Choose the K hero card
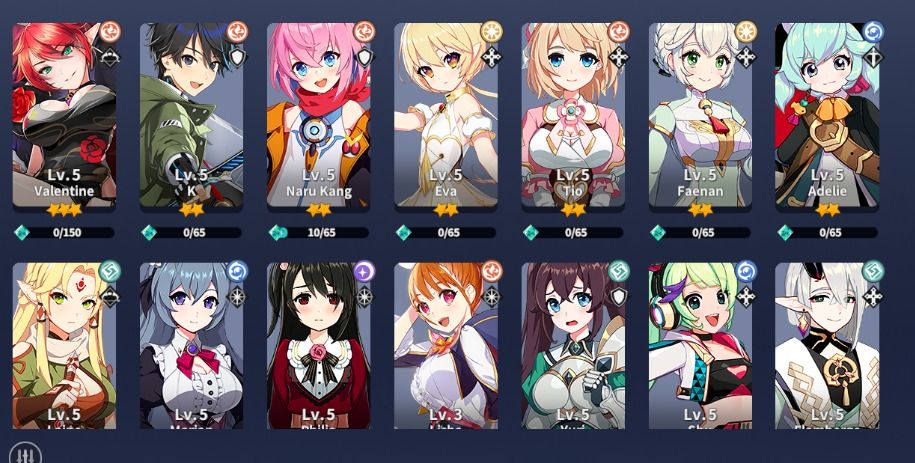915x463 pixels. tap(191, 115)
